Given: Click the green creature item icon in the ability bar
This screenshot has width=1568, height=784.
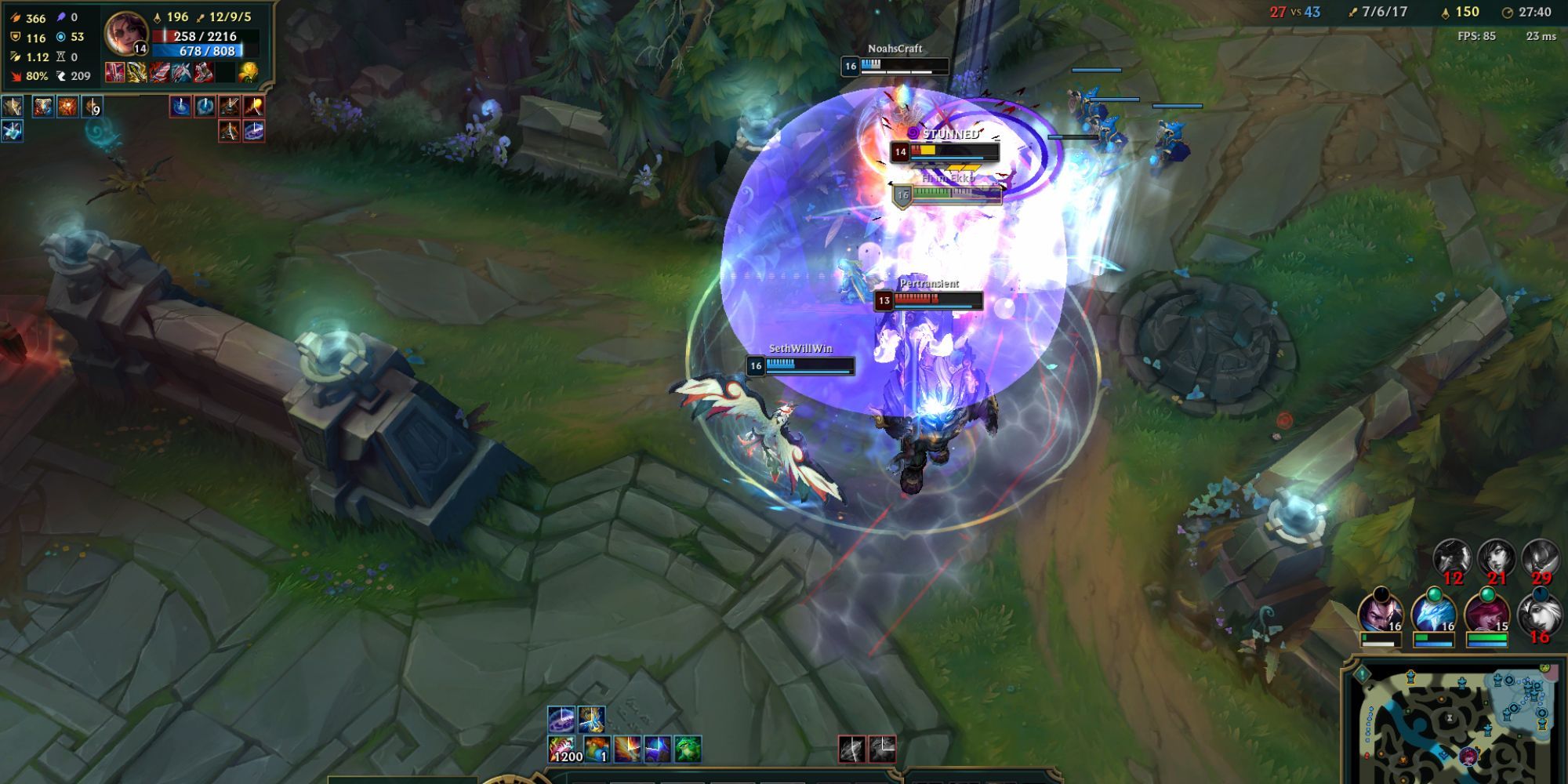Looking at the screenshot, I should [687, 747].
